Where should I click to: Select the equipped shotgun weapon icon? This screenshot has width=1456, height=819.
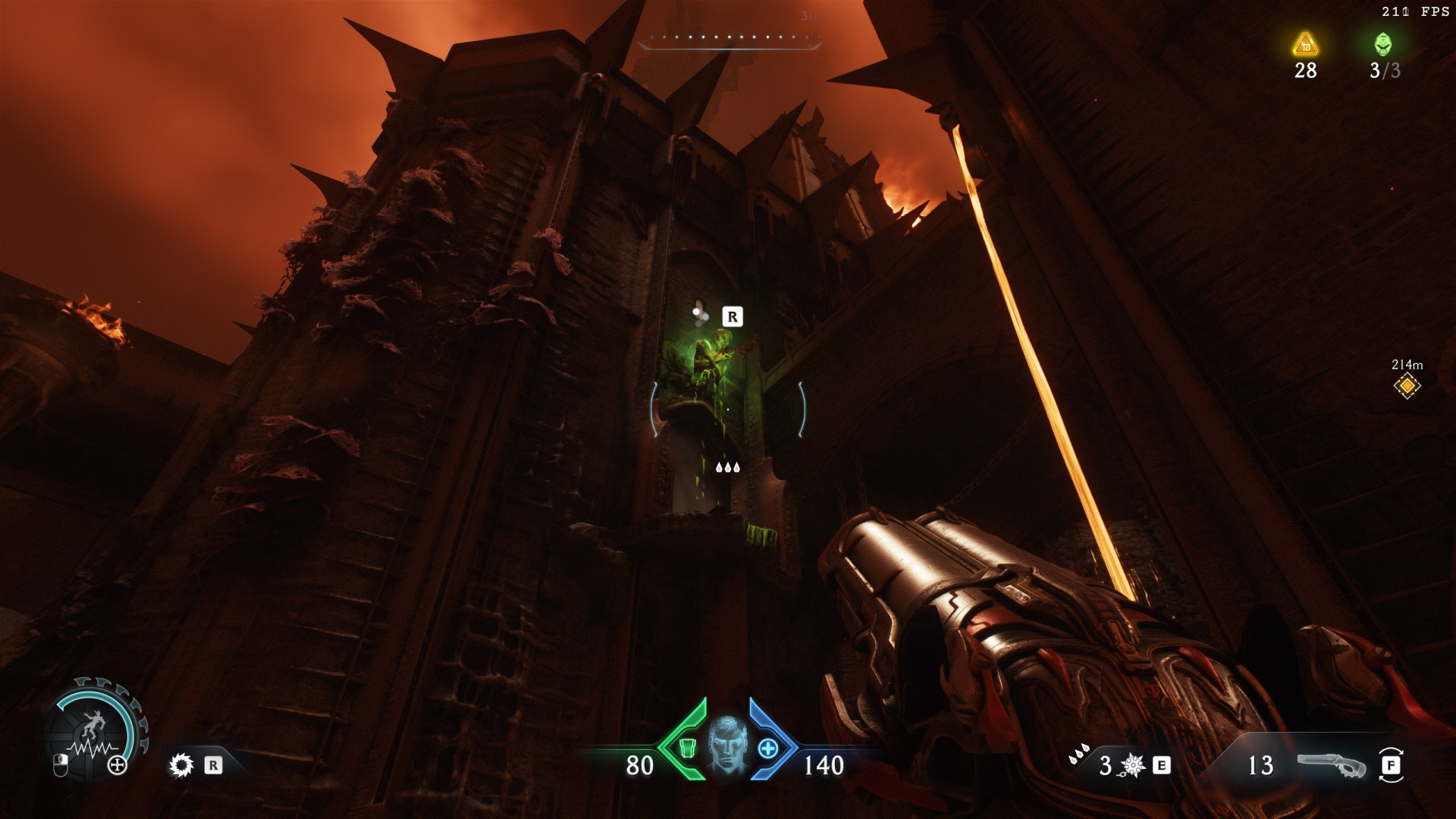(1331, 766)
